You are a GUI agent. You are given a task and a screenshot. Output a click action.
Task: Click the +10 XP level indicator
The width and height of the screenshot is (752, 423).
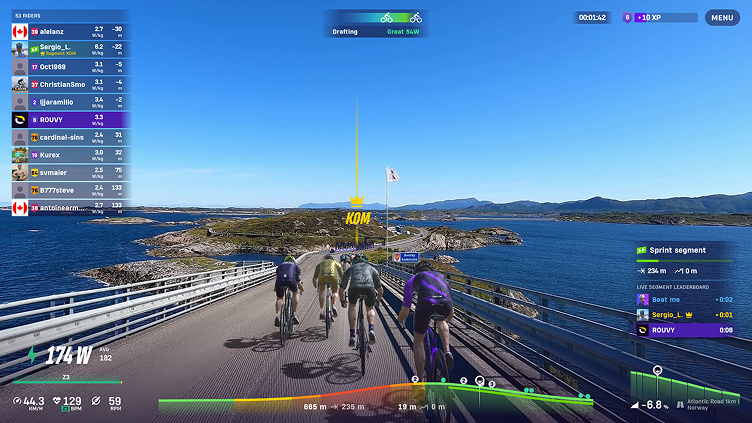(x=660, y=17)
